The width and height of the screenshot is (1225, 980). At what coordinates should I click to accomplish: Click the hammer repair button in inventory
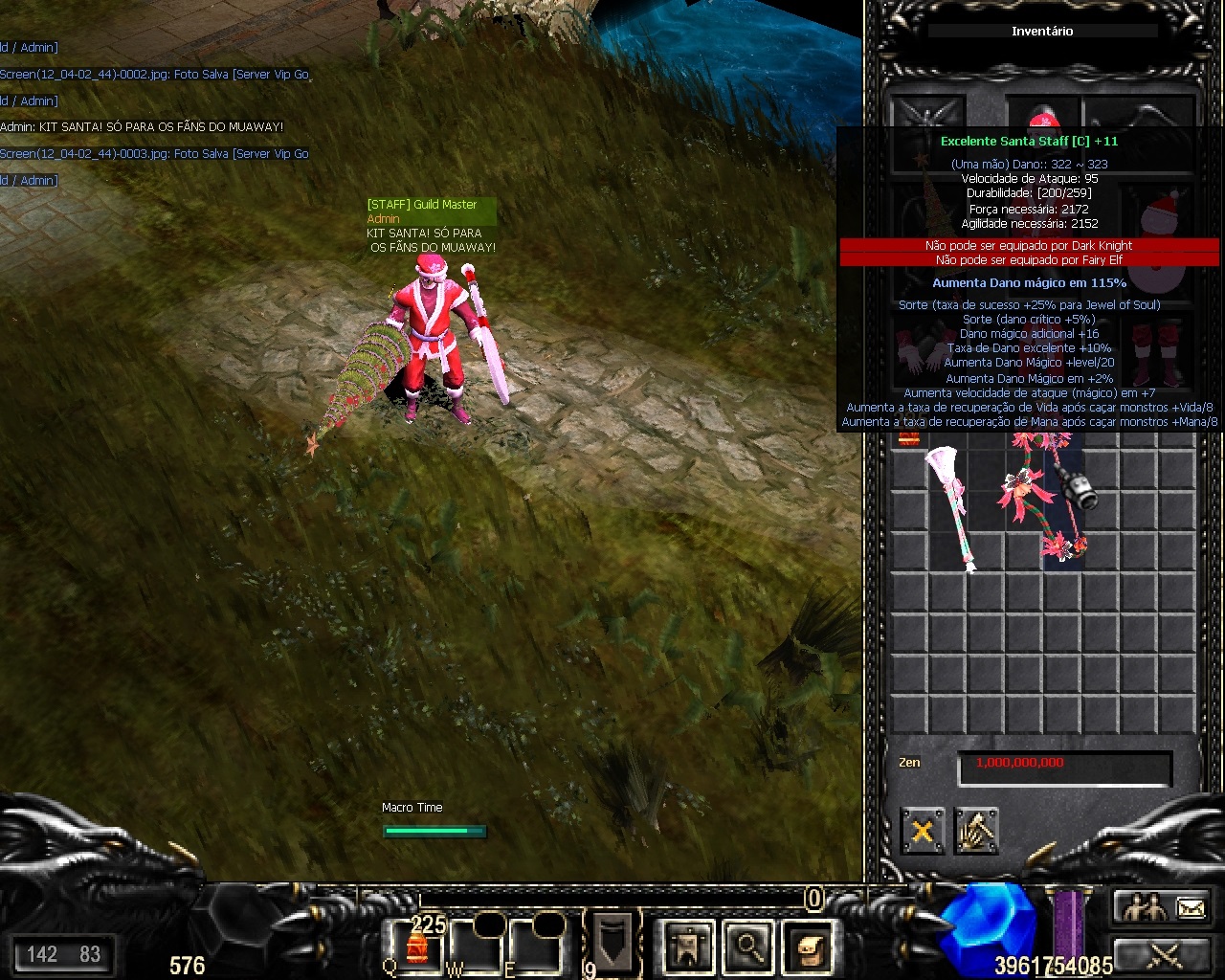point(975,831)
